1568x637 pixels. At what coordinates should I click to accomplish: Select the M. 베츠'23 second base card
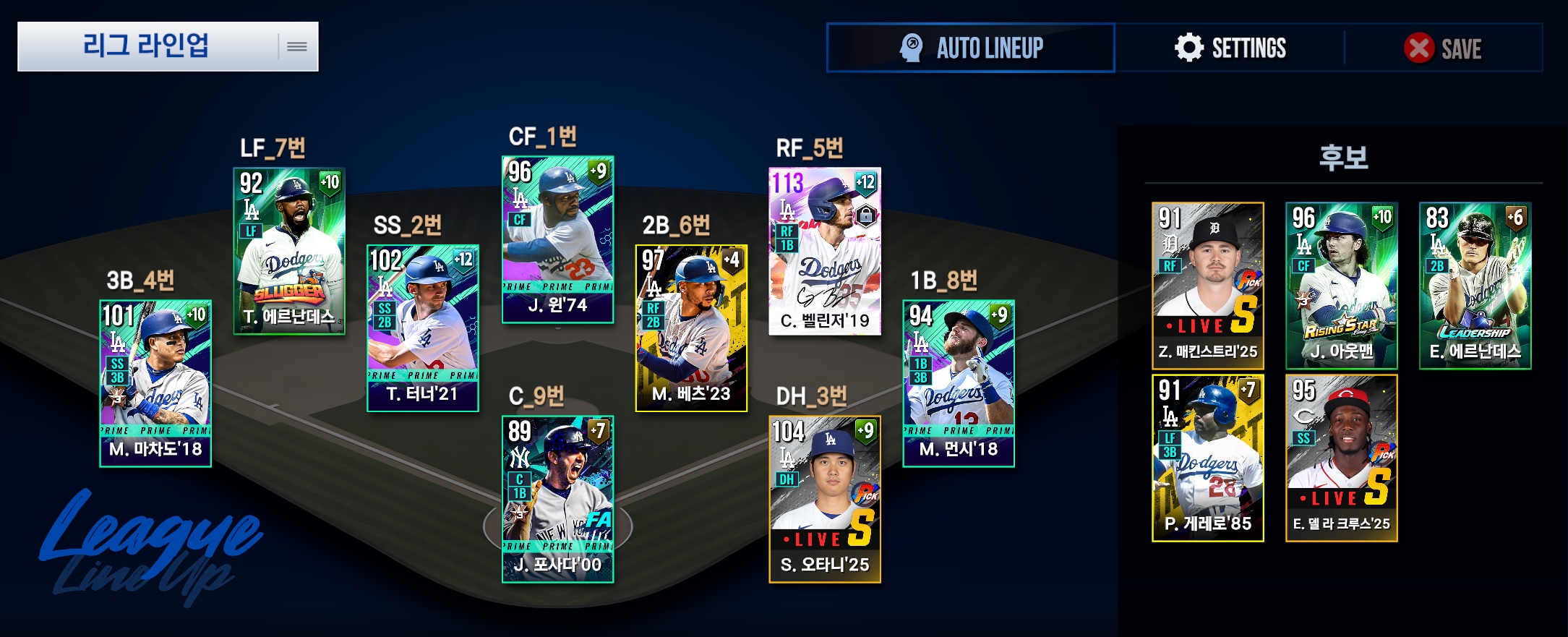click(x=691, y=328)
